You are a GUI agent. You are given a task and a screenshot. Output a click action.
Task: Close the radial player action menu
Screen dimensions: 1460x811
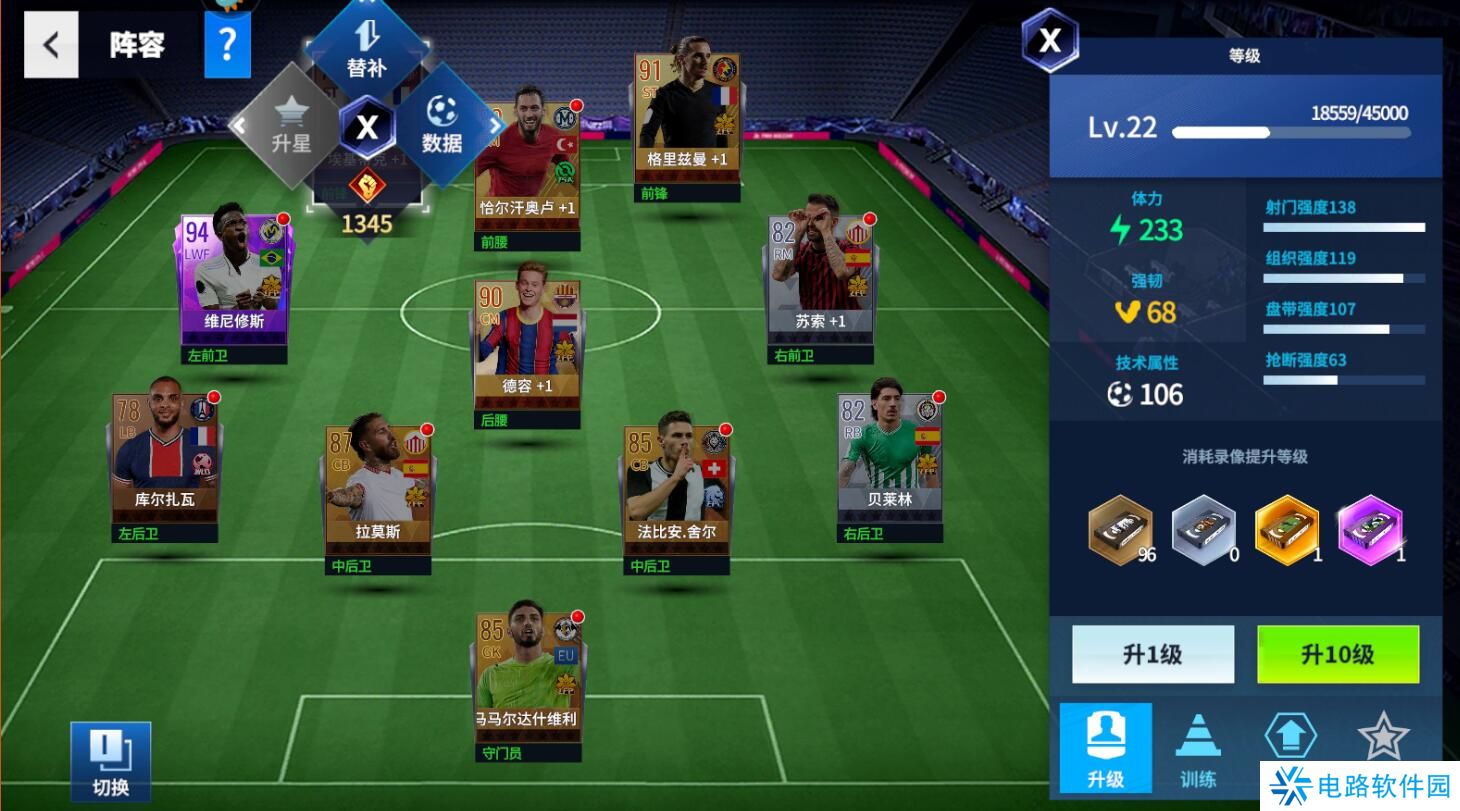[367, 127]
